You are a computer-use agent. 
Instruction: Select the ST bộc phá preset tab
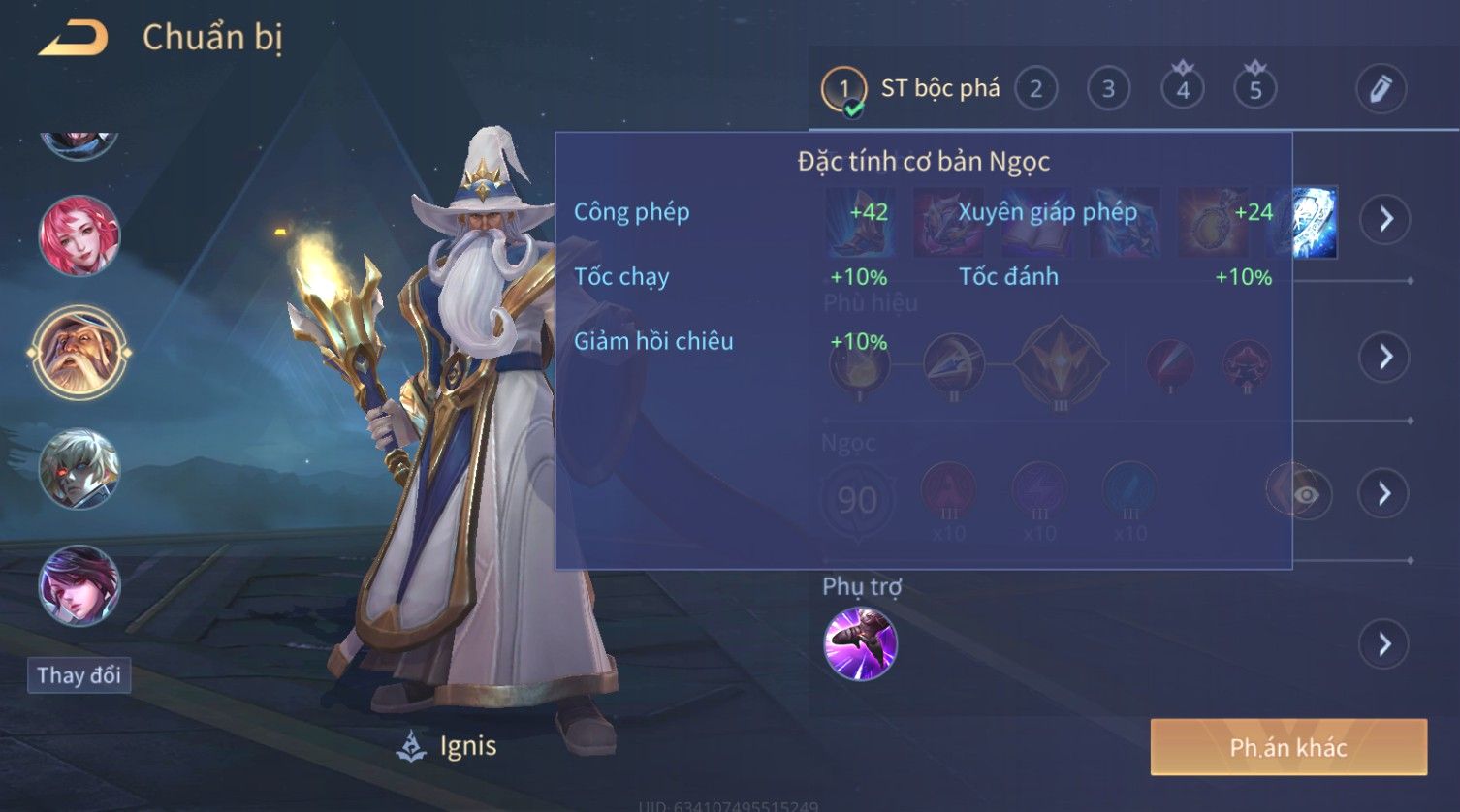coord(911,89)
